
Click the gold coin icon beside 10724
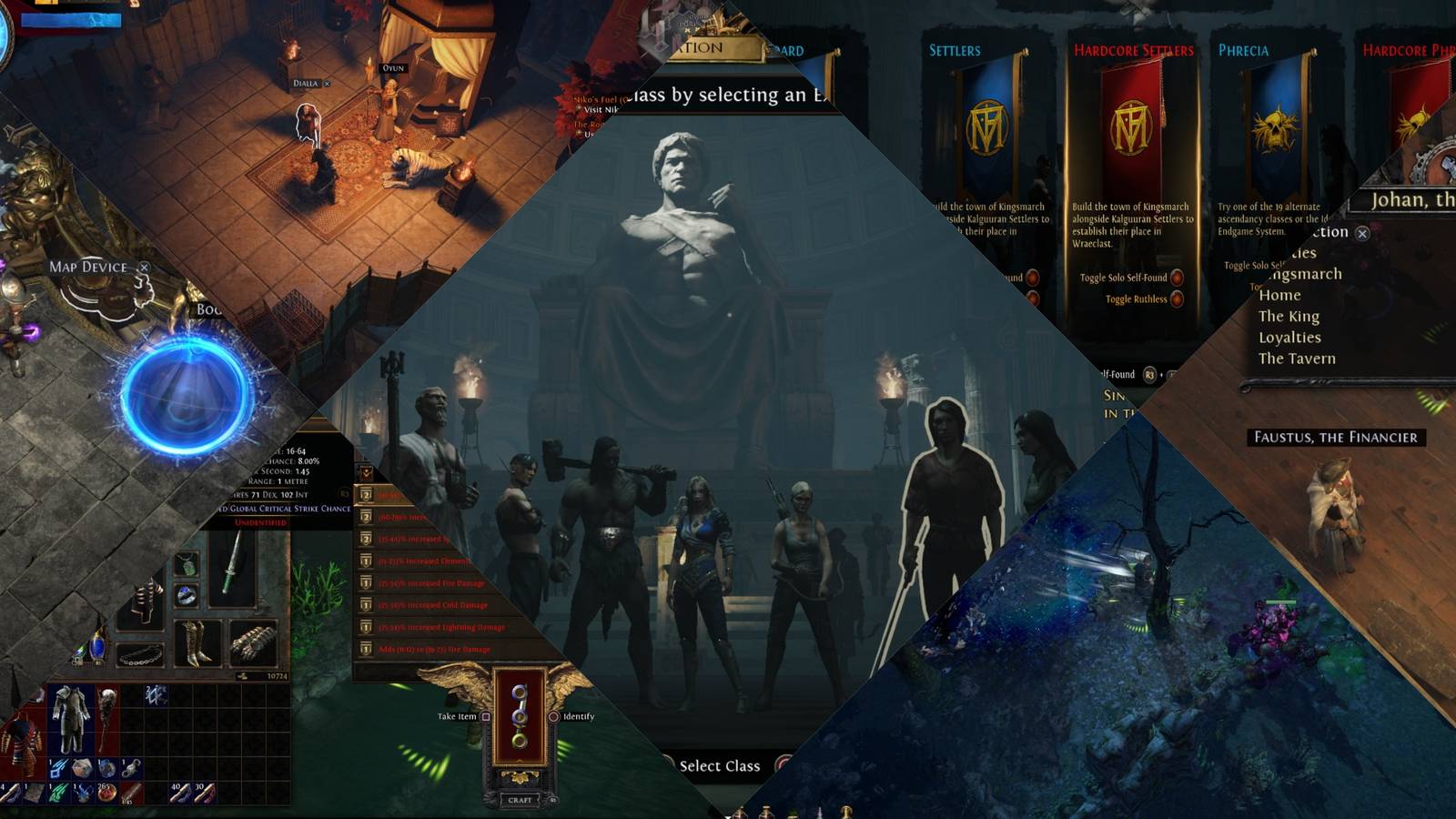[244, 675]
